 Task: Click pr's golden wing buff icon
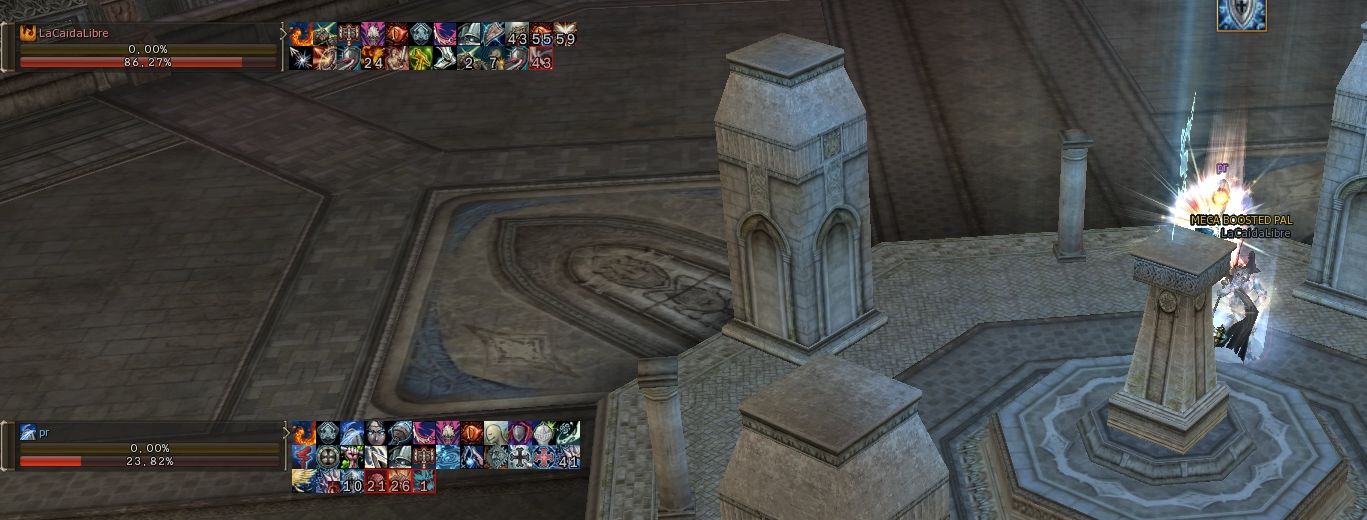pos(303,483)
